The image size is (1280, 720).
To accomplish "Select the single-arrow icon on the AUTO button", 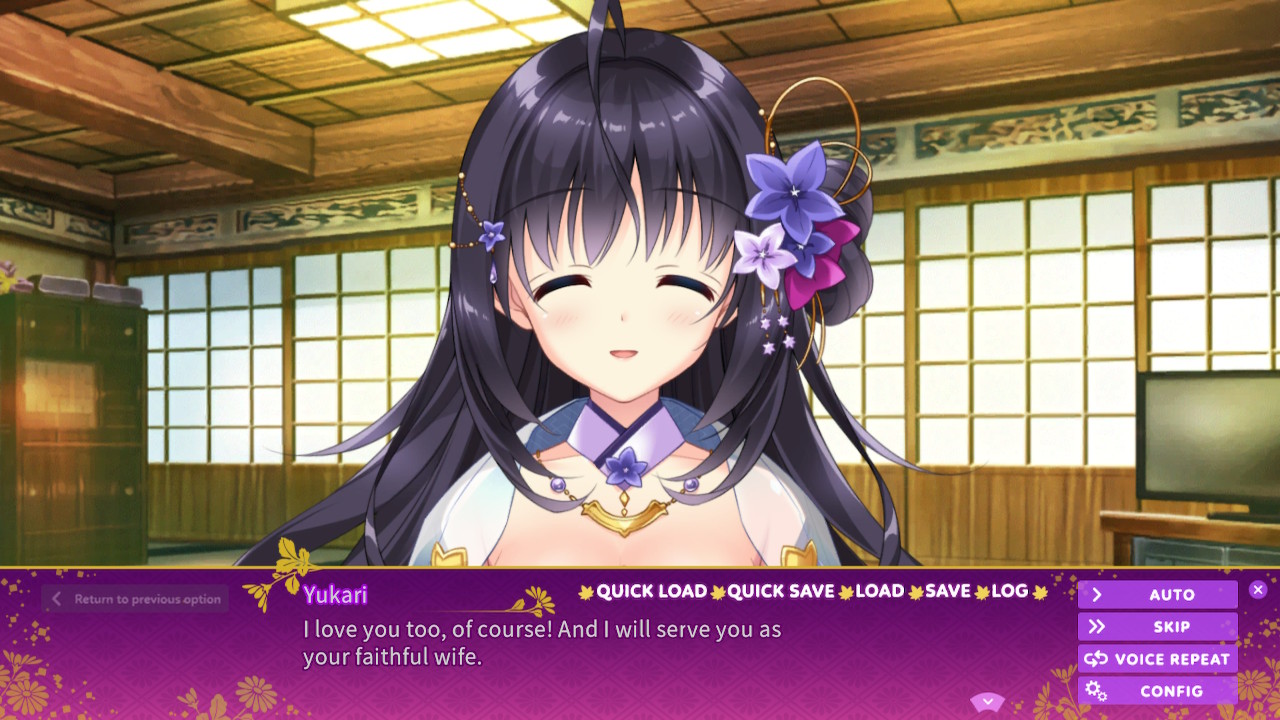I will pyautogui.click(x=1097, y=594).
